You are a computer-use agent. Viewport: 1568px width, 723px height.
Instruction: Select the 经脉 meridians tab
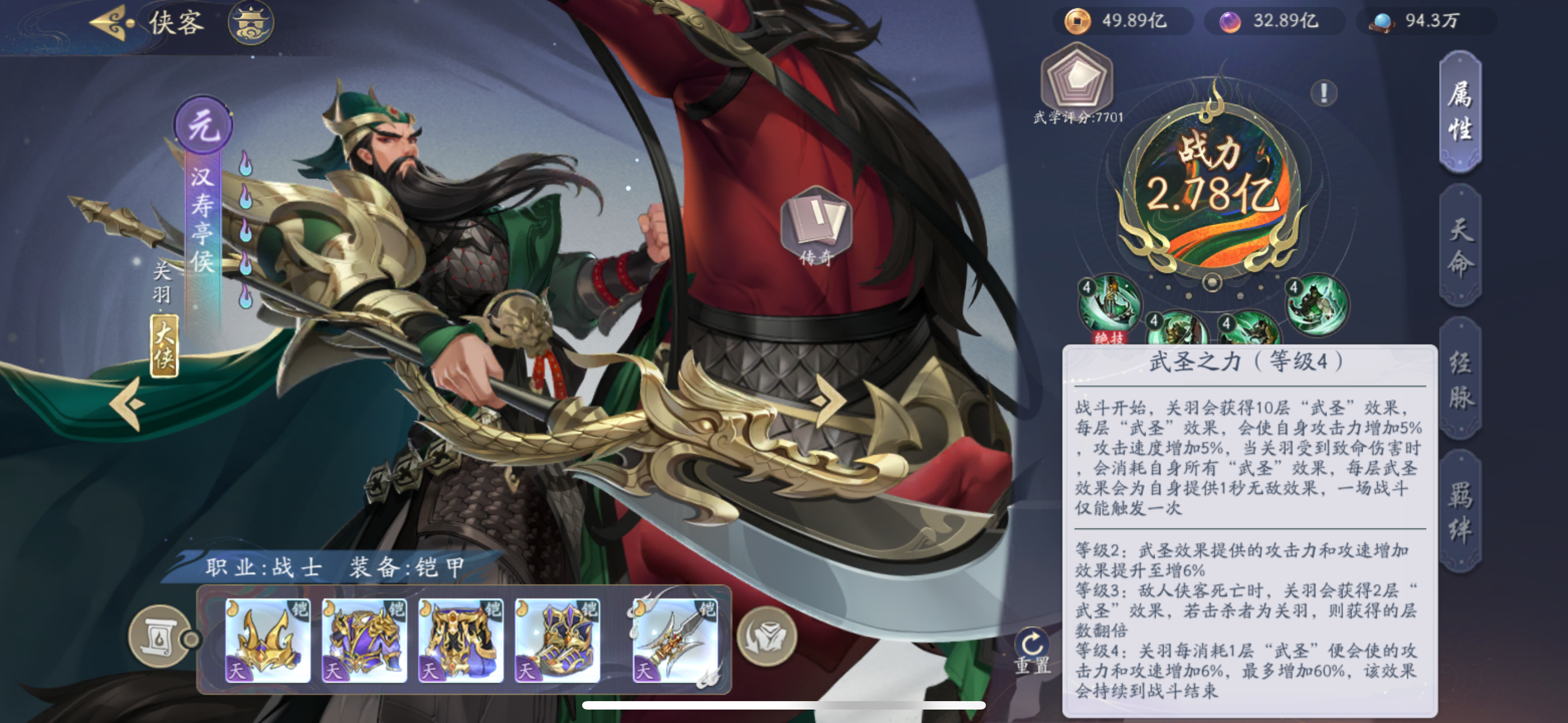click(x=1460, y=380)
